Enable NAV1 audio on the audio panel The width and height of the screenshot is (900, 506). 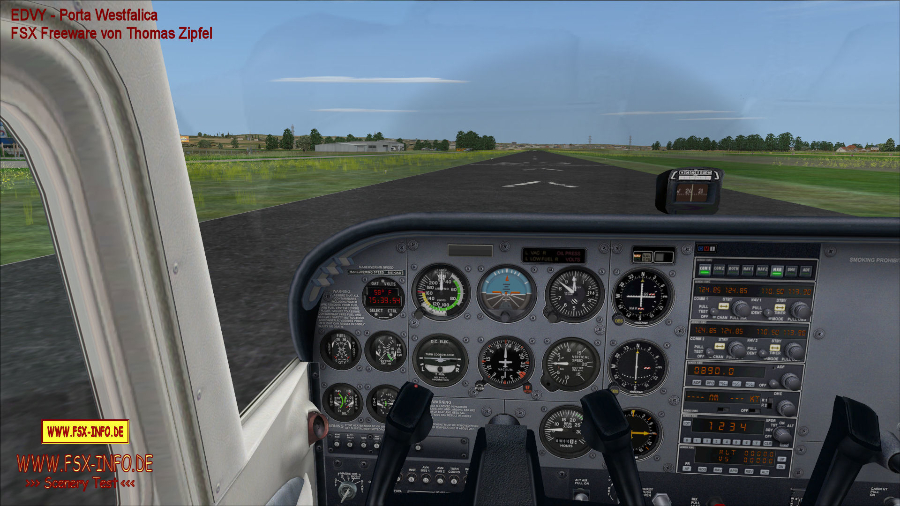click(749, 269)
